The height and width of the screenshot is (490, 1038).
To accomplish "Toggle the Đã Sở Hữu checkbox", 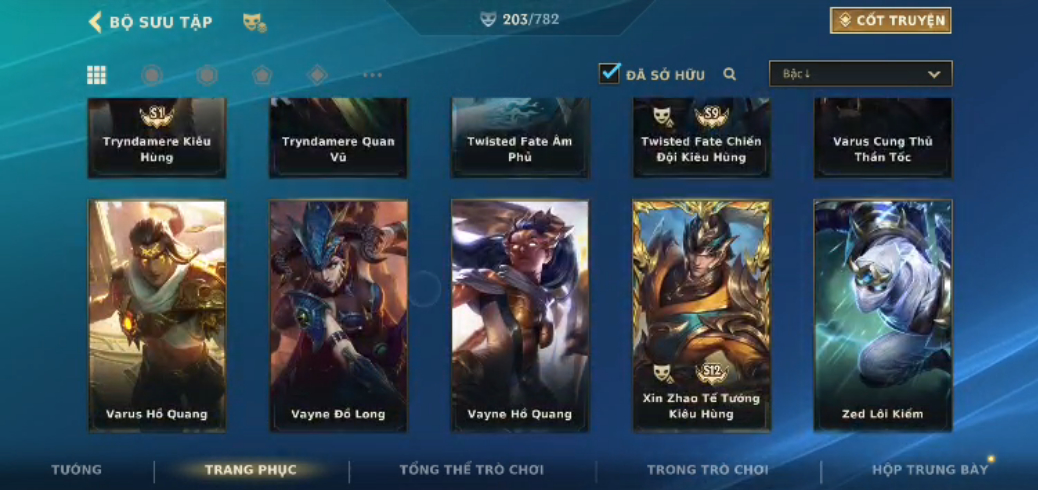I will [609, 73].
